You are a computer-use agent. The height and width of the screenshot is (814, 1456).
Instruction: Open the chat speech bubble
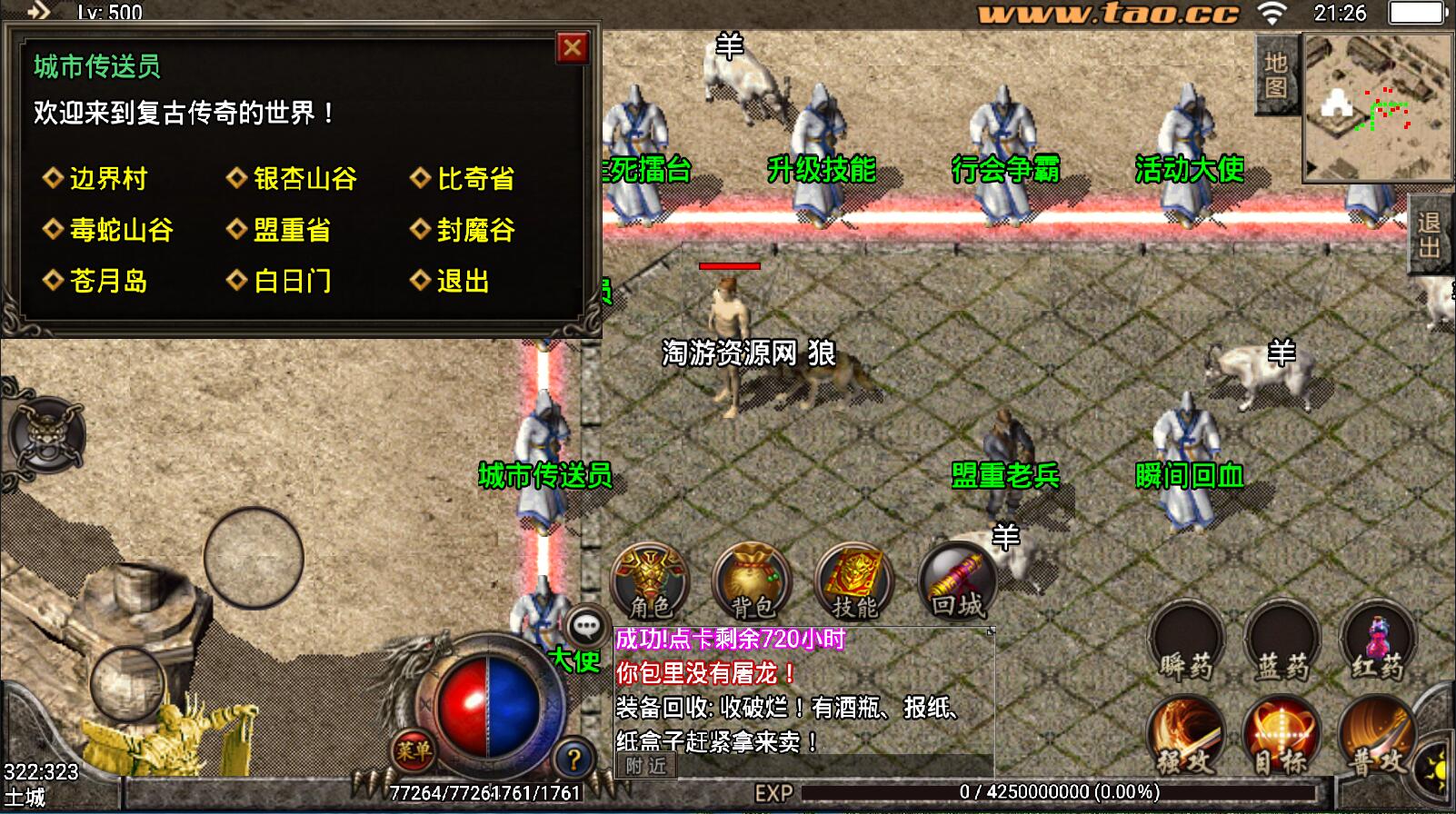pos(586,626)
